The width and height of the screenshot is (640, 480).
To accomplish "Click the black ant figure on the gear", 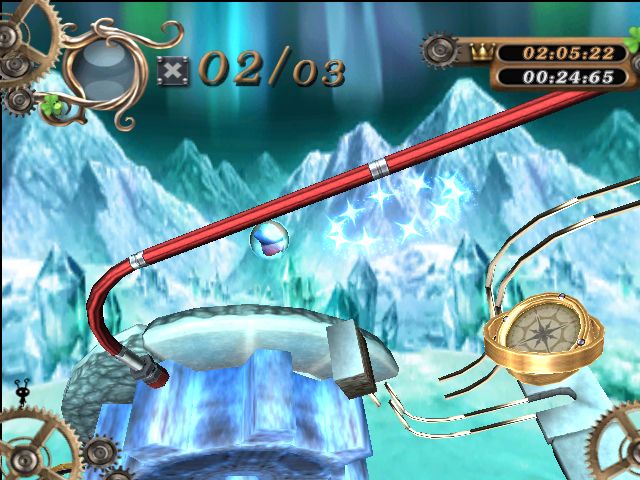I will coord(22,388).
